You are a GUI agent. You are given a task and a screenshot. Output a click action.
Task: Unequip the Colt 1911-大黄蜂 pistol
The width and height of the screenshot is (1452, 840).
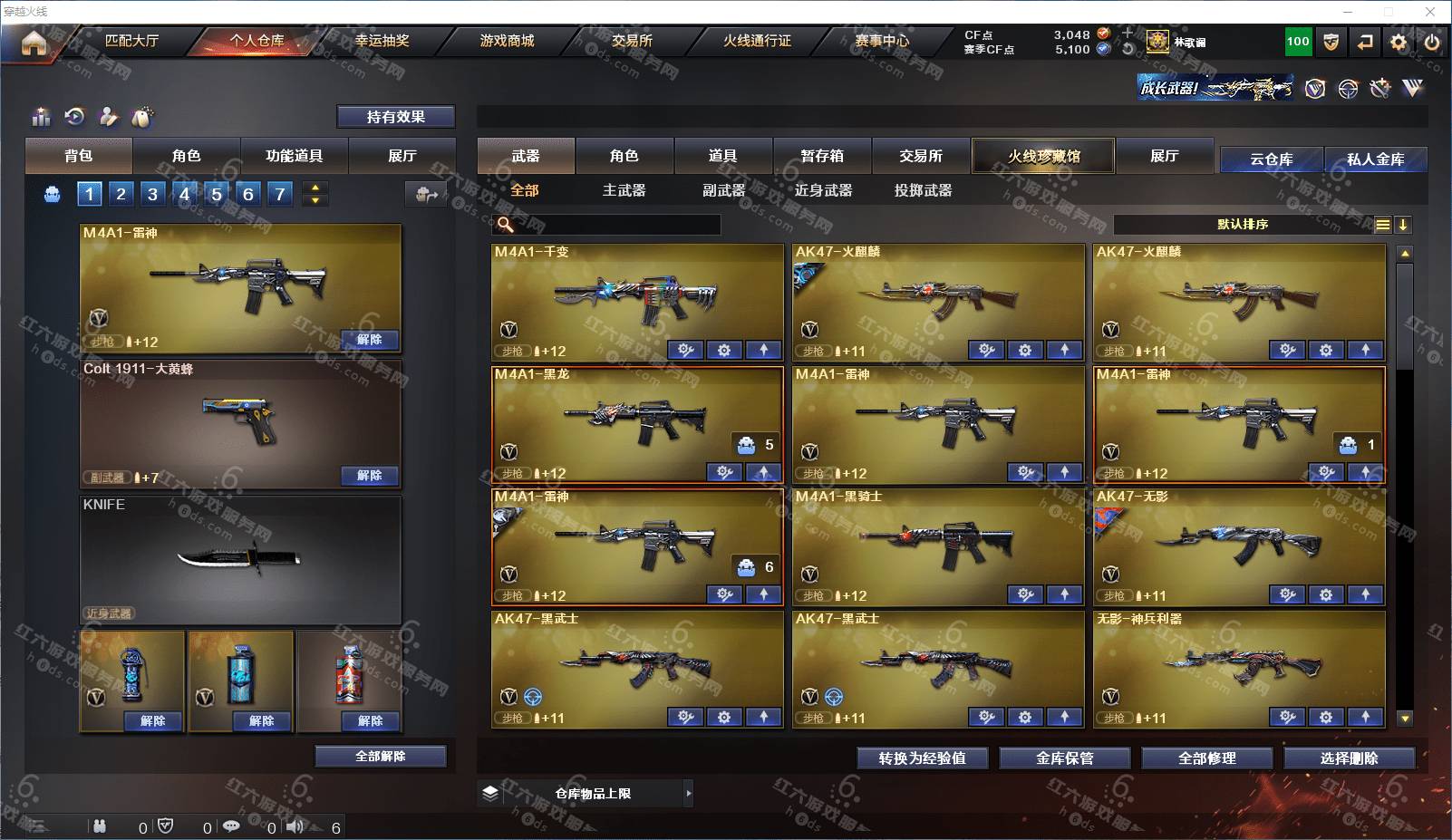[369, 476]
